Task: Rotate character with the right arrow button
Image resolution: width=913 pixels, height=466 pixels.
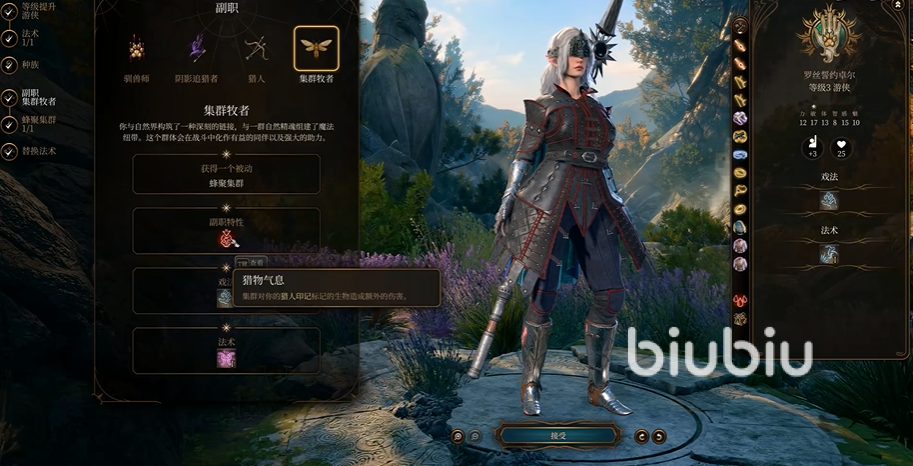Action: coord(659,436)
